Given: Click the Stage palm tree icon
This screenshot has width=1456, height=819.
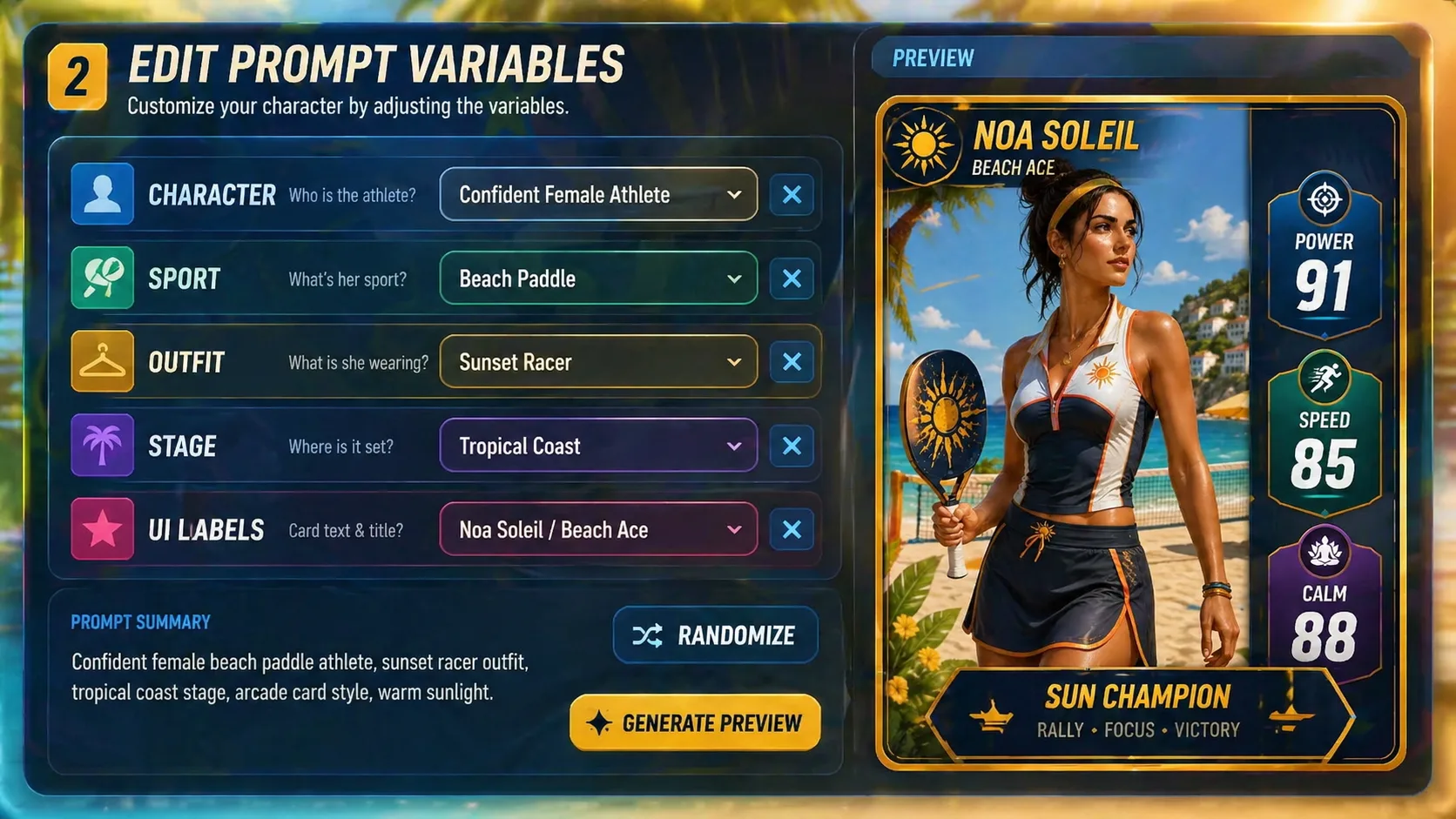Looking at the screenshot, I should click(x=102, y=446).
